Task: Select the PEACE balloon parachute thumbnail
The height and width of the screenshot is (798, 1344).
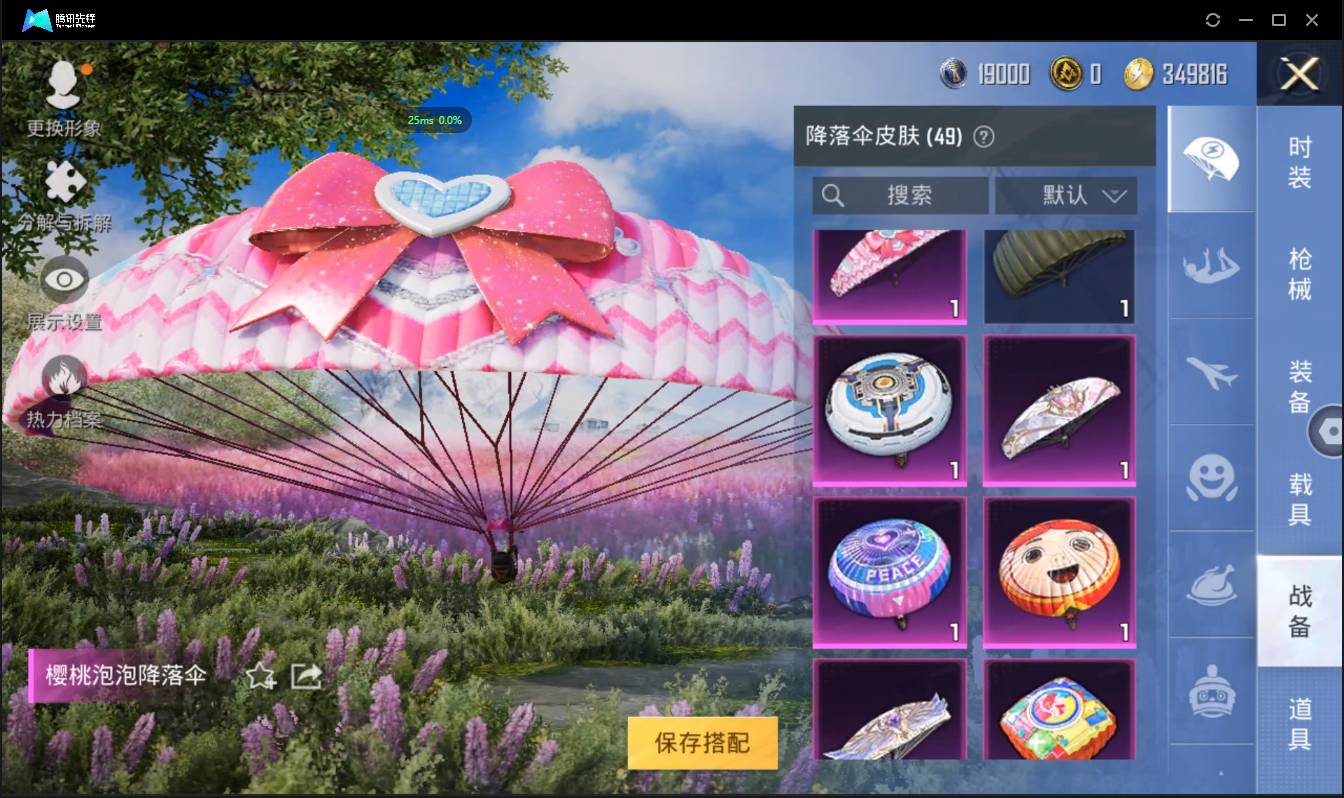Action: pyautogui.click(x=889, y=570)
